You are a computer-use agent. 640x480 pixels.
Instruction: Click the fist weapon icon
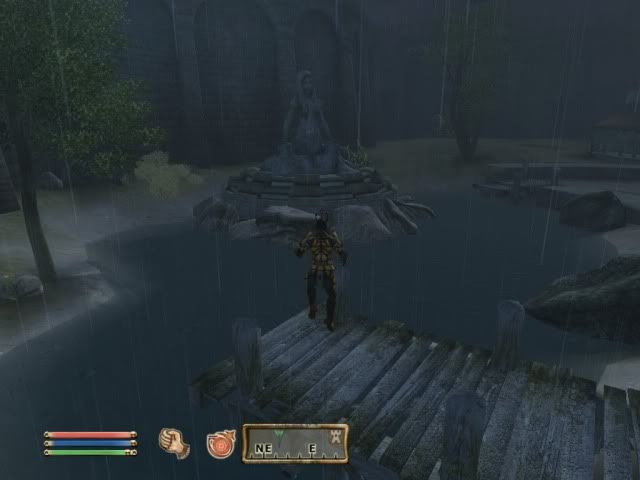click(x=174, y=443)
